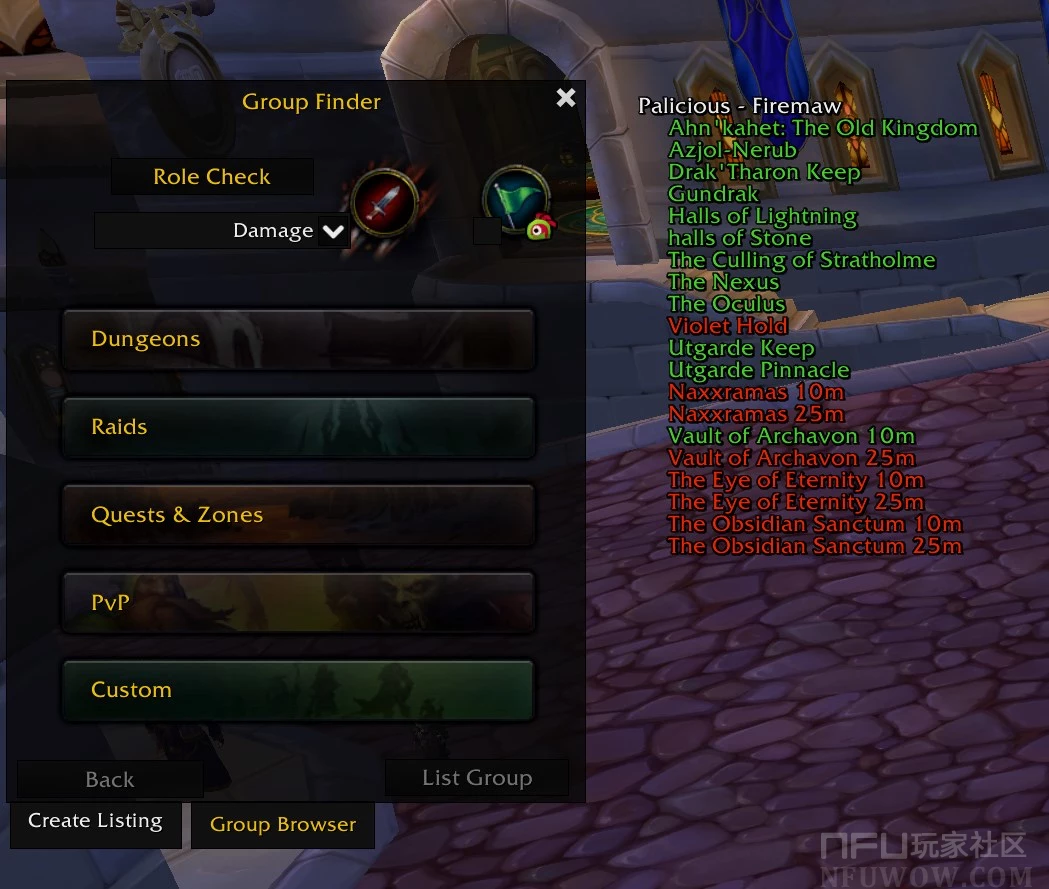
Task: Switch to the Group Browser tab
Action: (283, 825)
